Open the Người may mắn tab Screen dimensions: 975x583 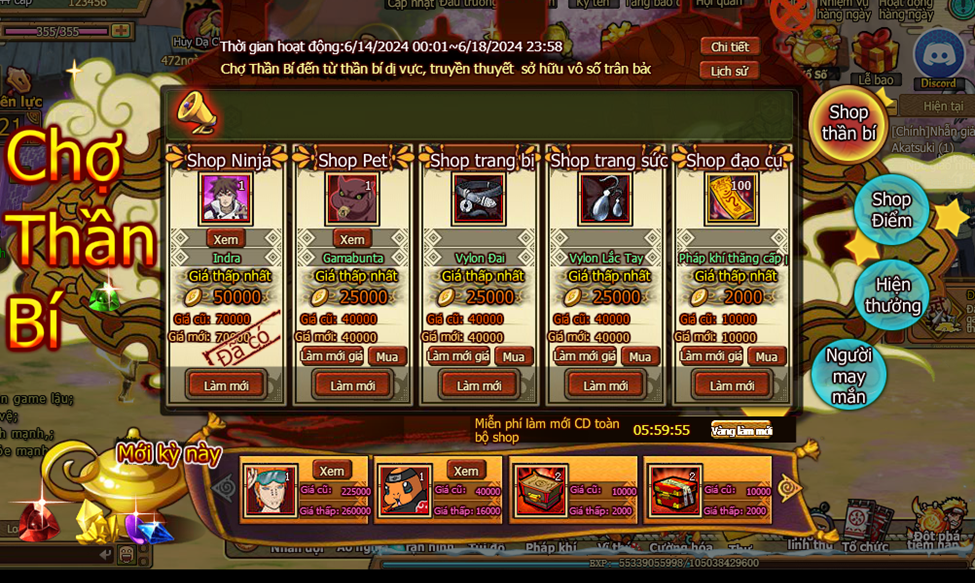pyautogui.click(x=849, y=375)
